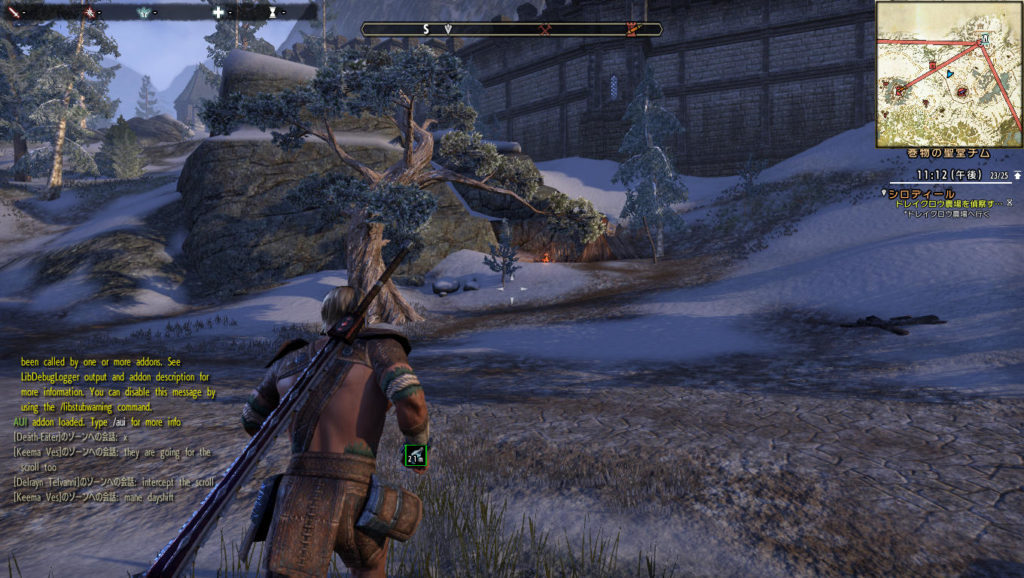Viewport: 1024px width, 578px height.
Task: Select the green-framed 21 indicator by the character
Action: (415, 457)
